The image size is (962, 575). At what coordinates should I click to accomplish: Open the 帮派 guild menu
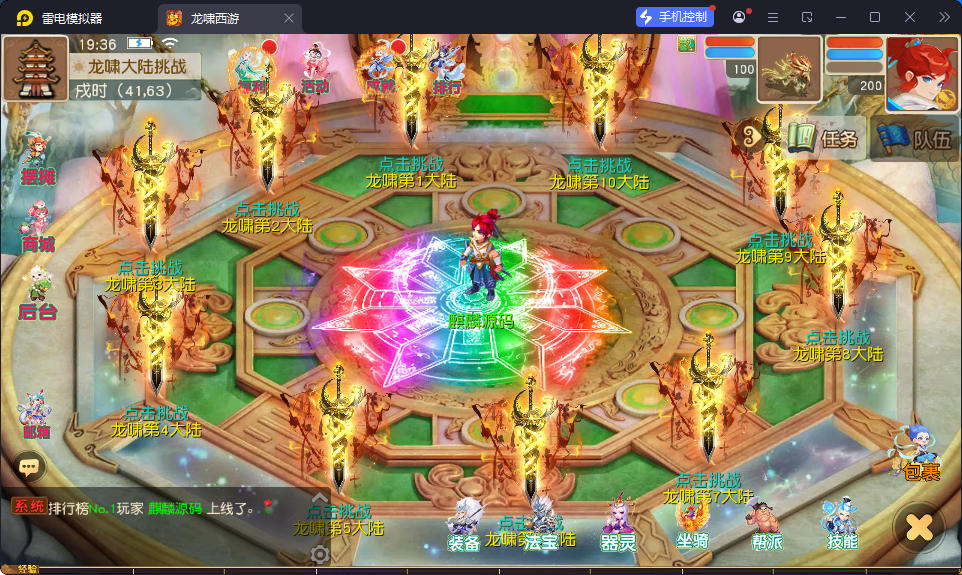(x=766, y=524)
